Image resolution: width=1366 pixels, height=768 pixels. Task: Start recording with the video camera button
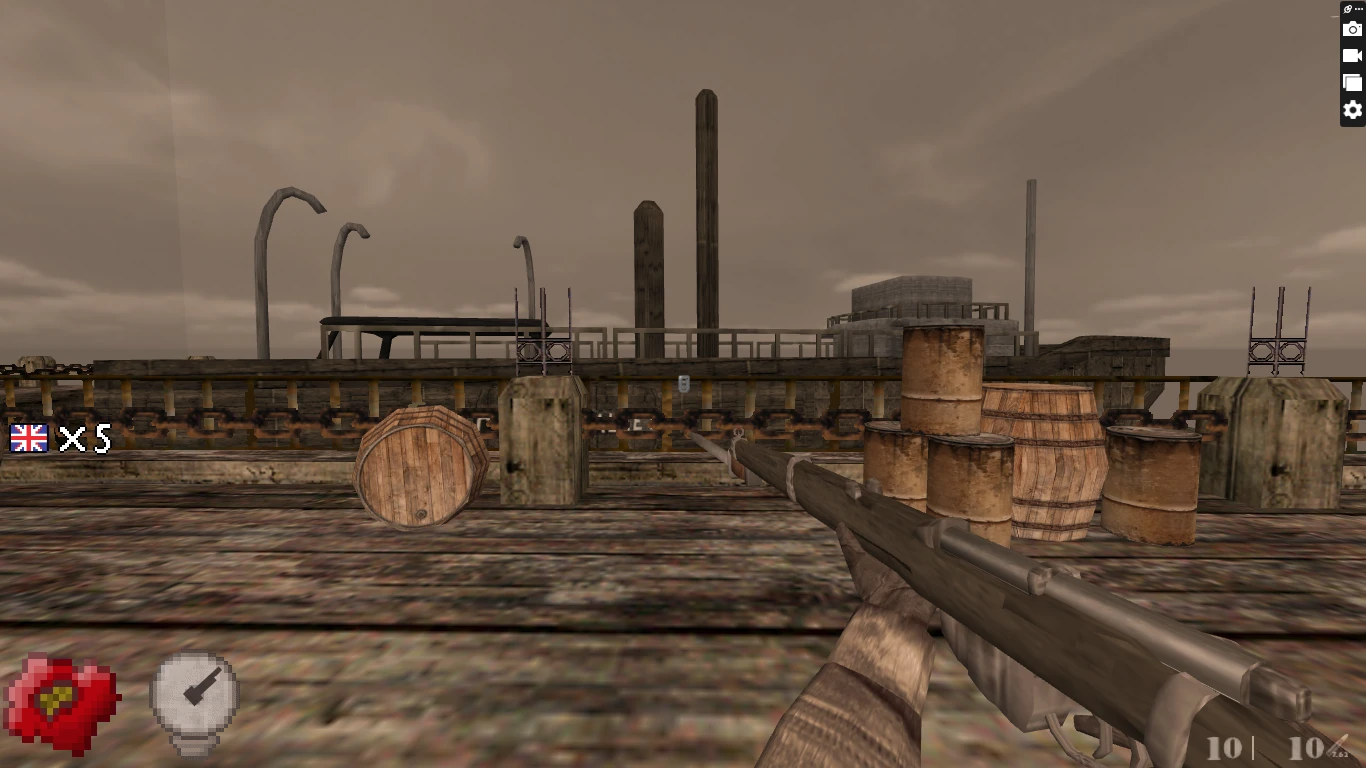(x=1352, y=56)
